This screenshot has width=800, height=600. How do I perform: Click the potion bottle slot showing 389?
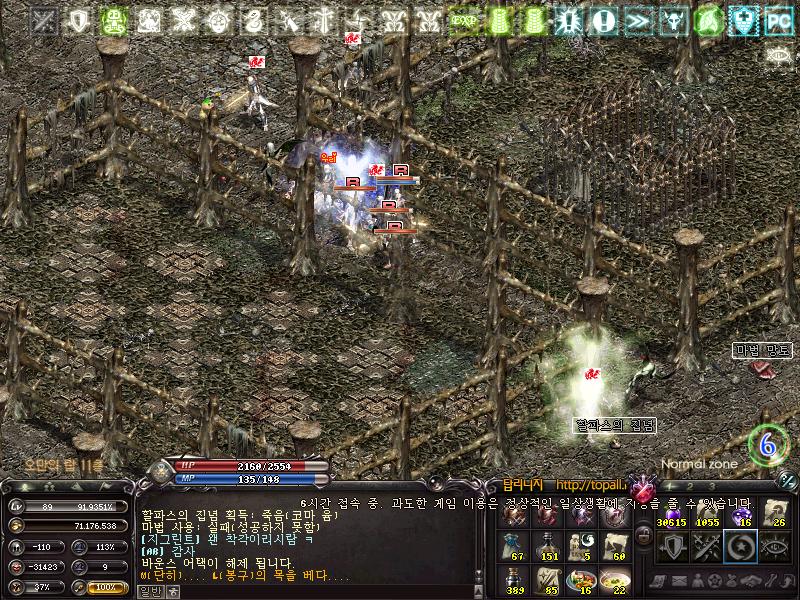coord(512,579)
